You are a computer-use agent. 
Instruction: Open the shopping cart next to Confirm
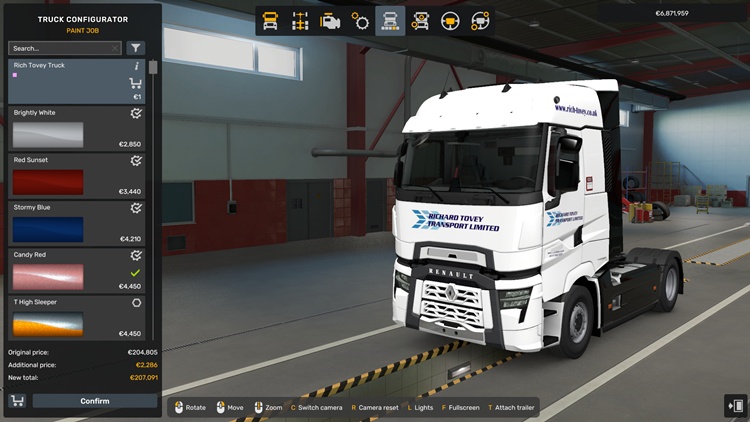coord(17,401)
